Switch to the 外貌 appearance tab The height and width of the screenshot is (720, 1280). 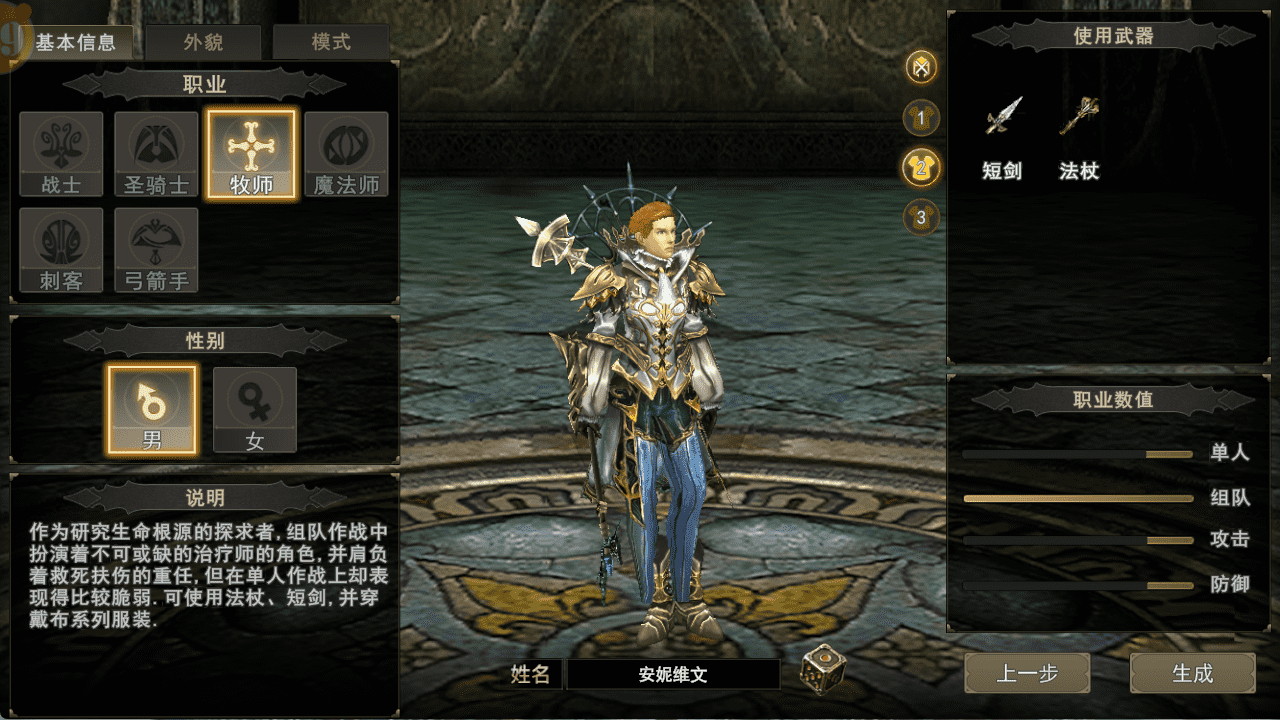pyautogui.click(x=203, y=43)
